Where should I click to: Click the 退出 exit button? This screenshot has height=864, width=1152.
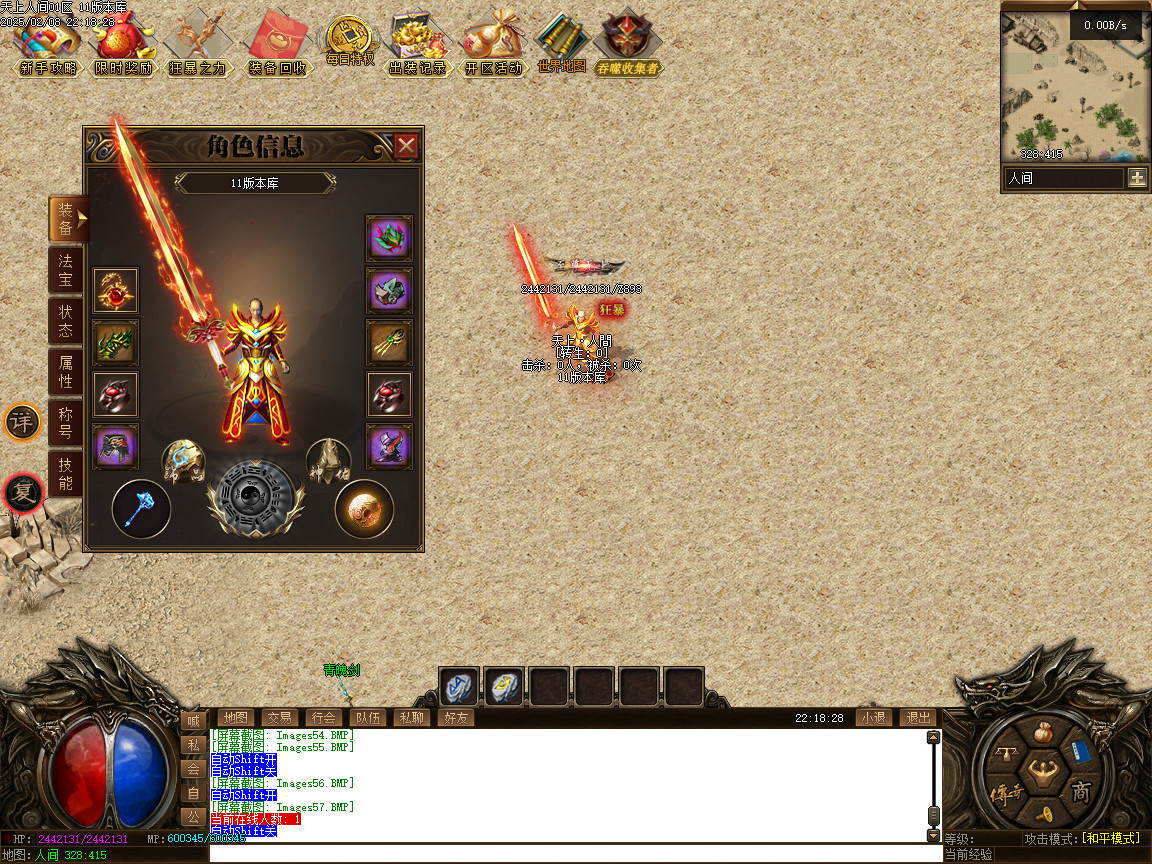917,717
